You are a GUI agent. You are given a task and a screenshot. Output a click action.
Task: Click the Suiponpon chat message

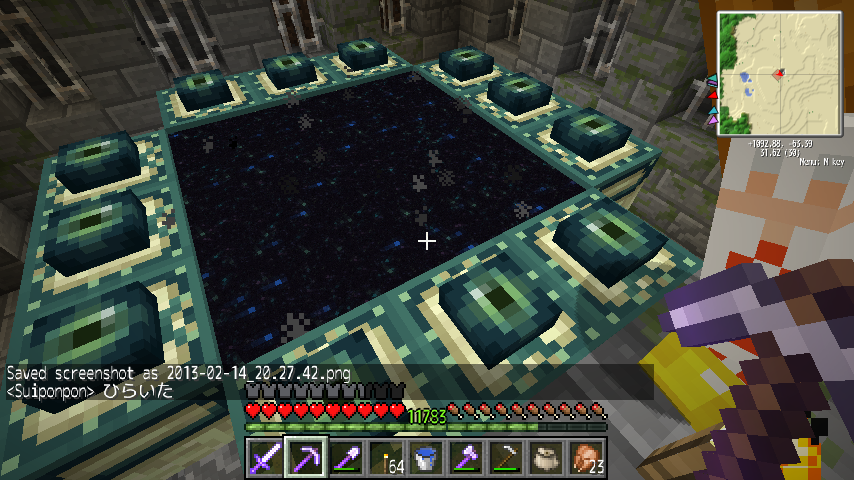click(x=90, y=391)
